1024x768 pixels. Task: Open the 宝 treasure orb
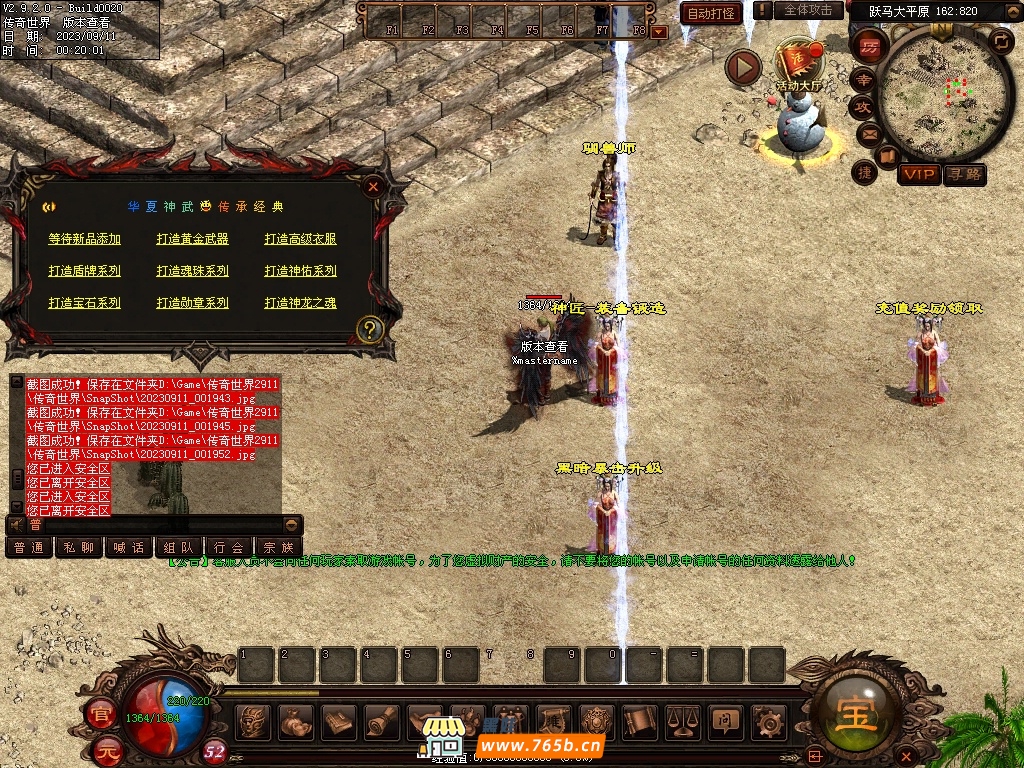[857, 715]
